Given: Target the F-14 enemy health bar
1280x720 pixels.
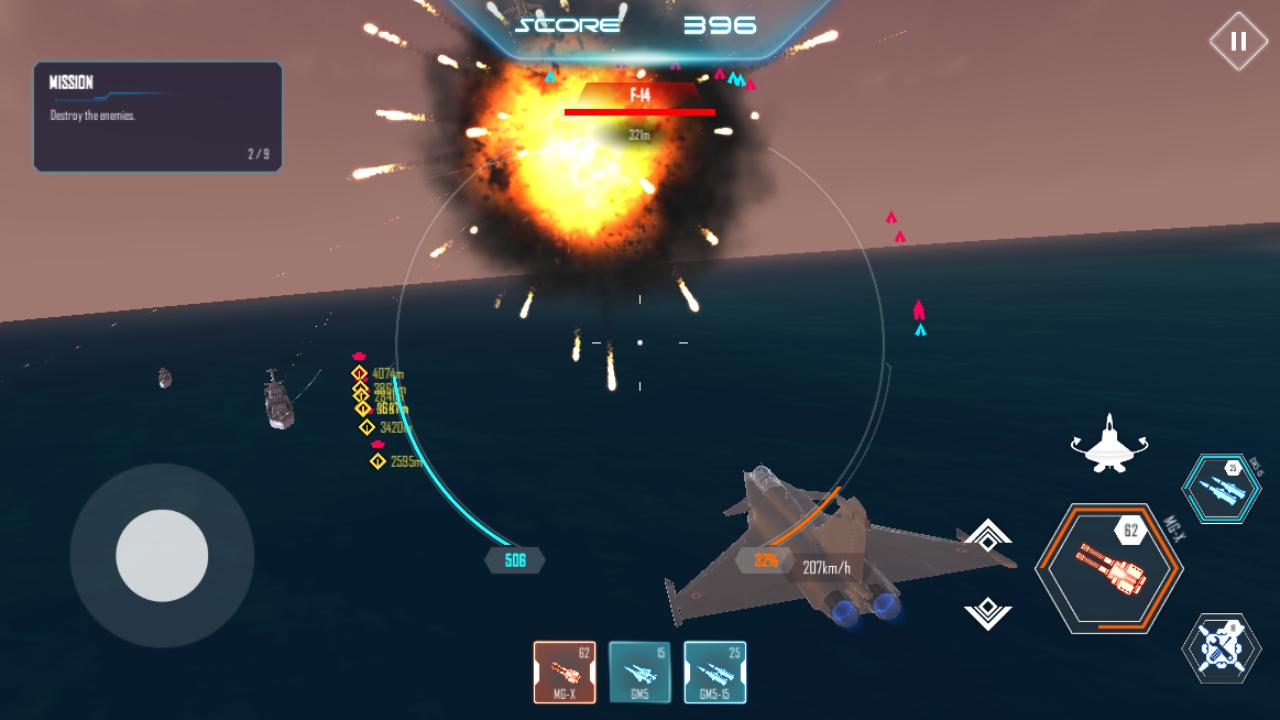Looking at the screenshot, I should click(x=639, y=110).
